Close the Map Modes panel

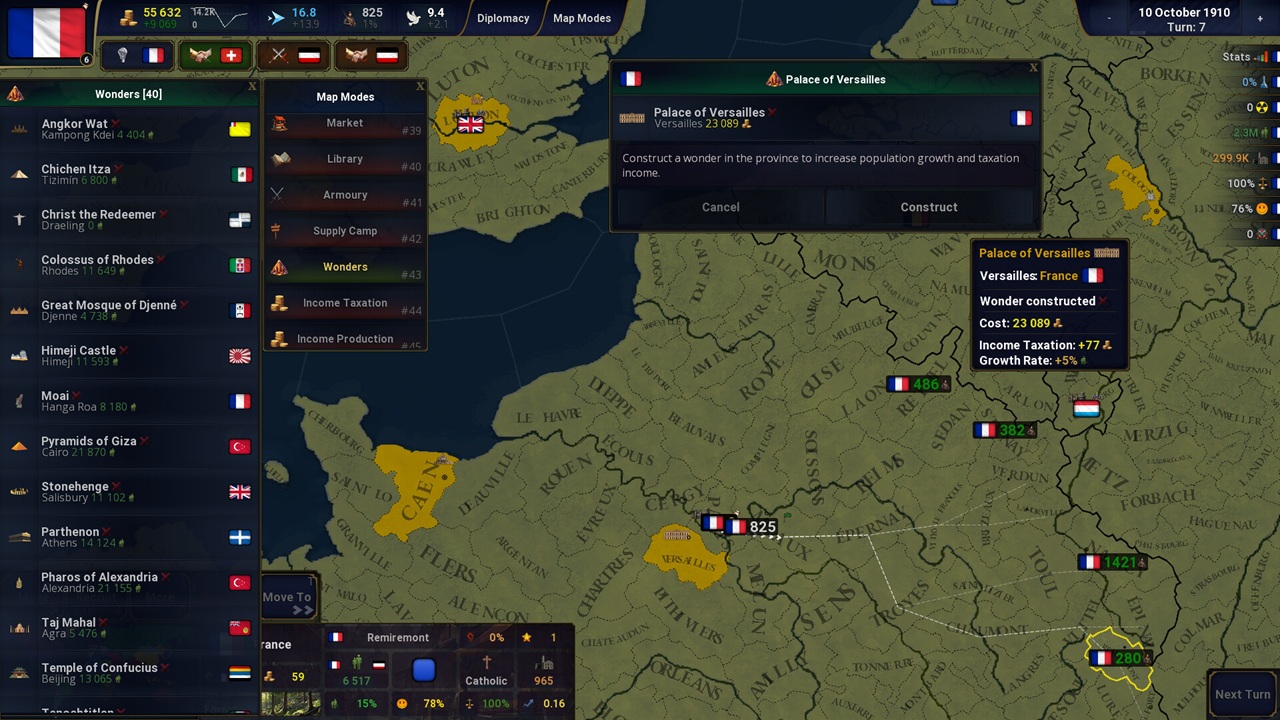420,87
